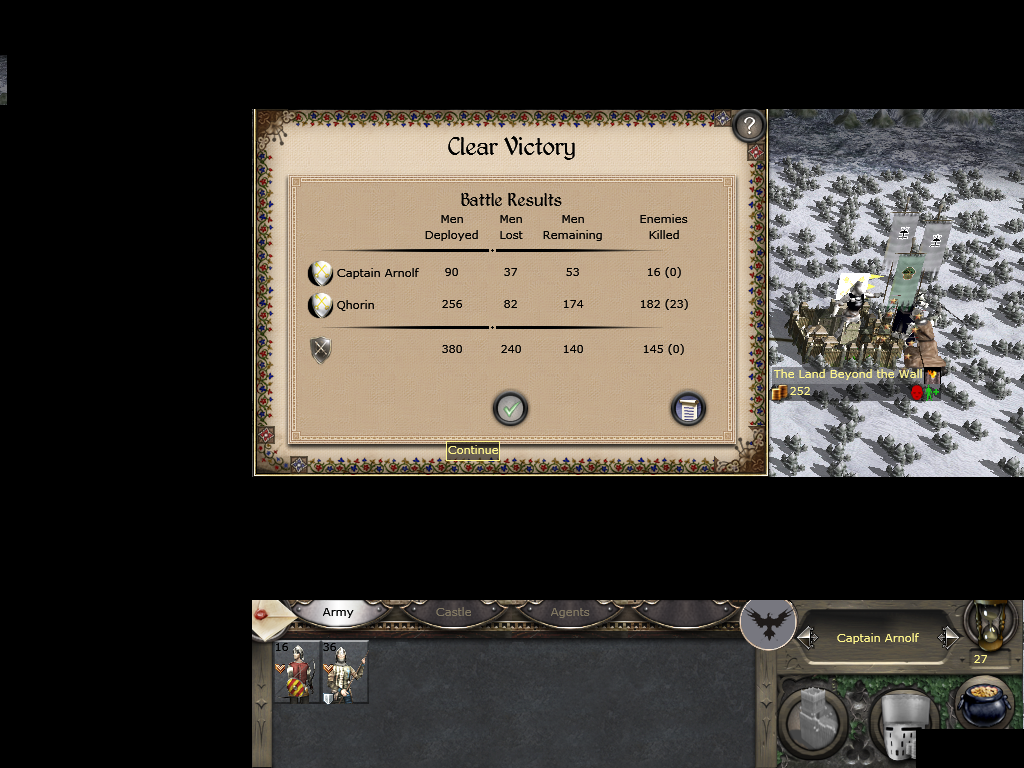Open the detailed battle statistics scroll

click(x=687, y=408)
